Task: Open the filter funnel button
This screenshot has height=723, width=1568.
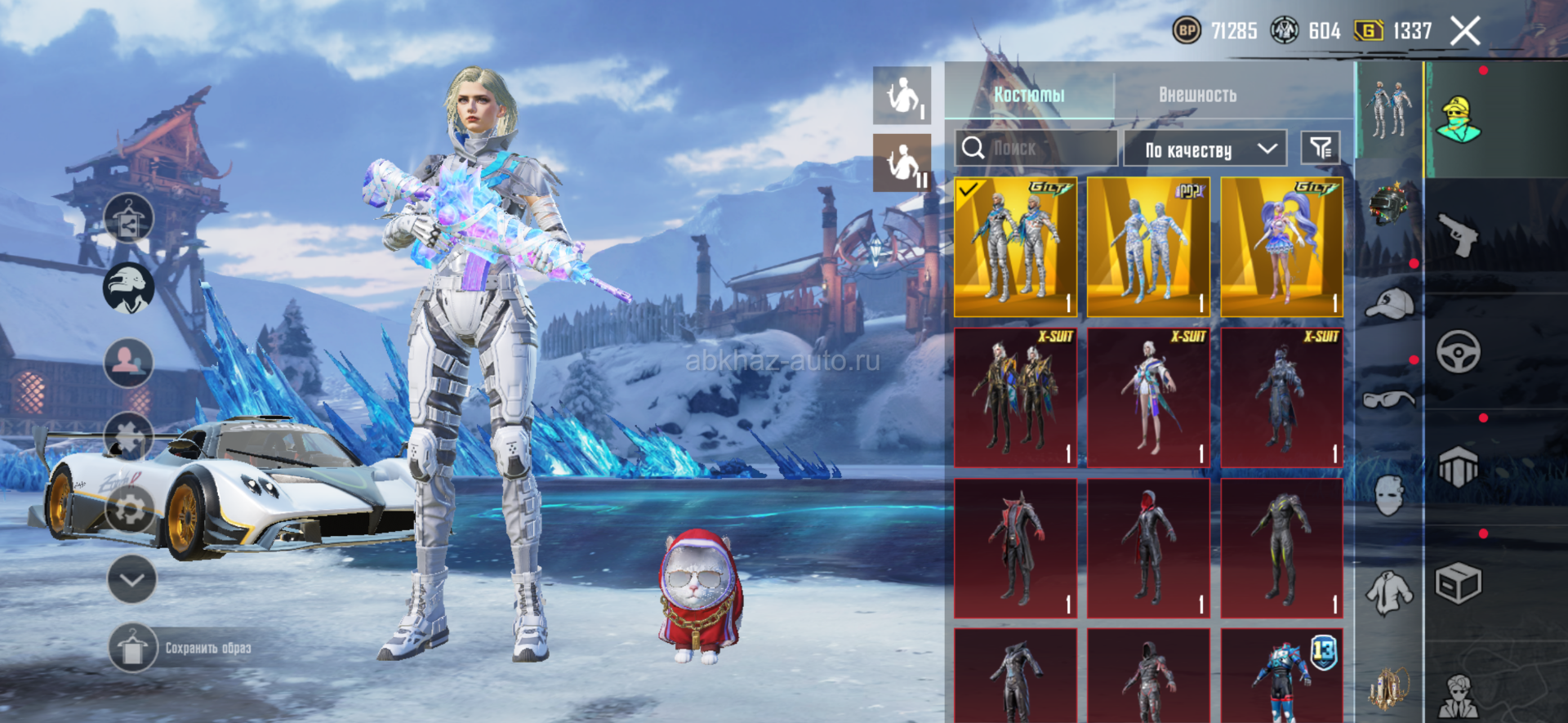Action: (x=1320, y=148)
